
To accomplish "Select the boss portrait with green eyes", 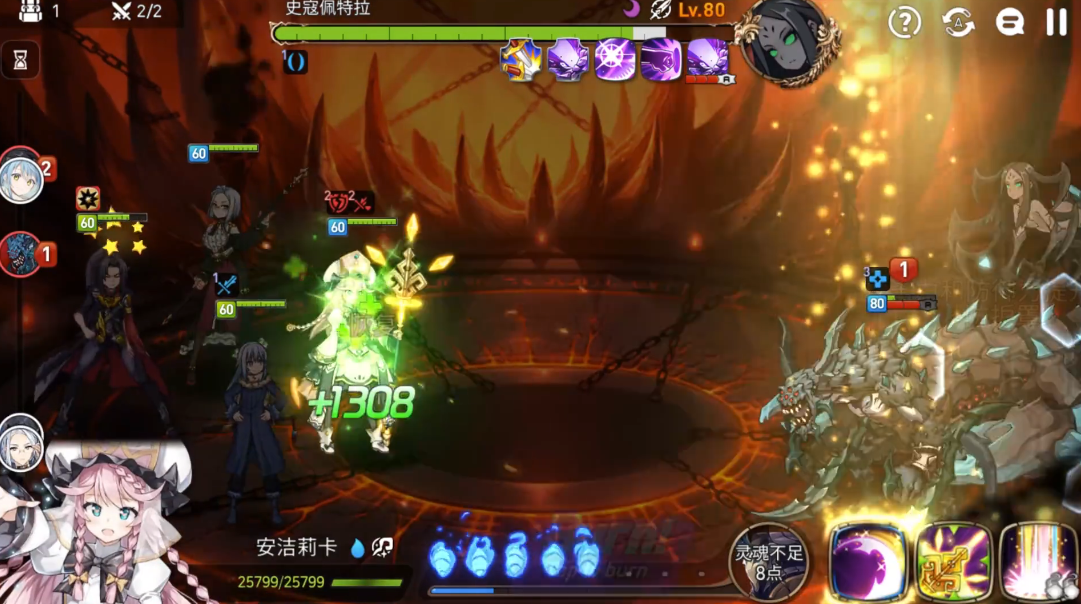I will (x=790, y=42).
